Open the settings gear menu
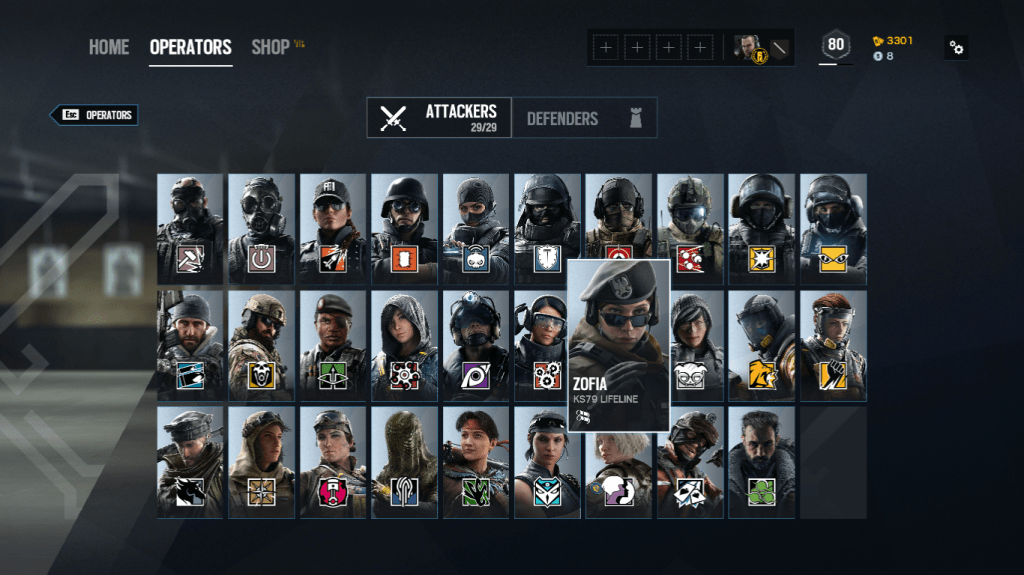The width and height of the screenshot is (1024, 575). [957, 48]
